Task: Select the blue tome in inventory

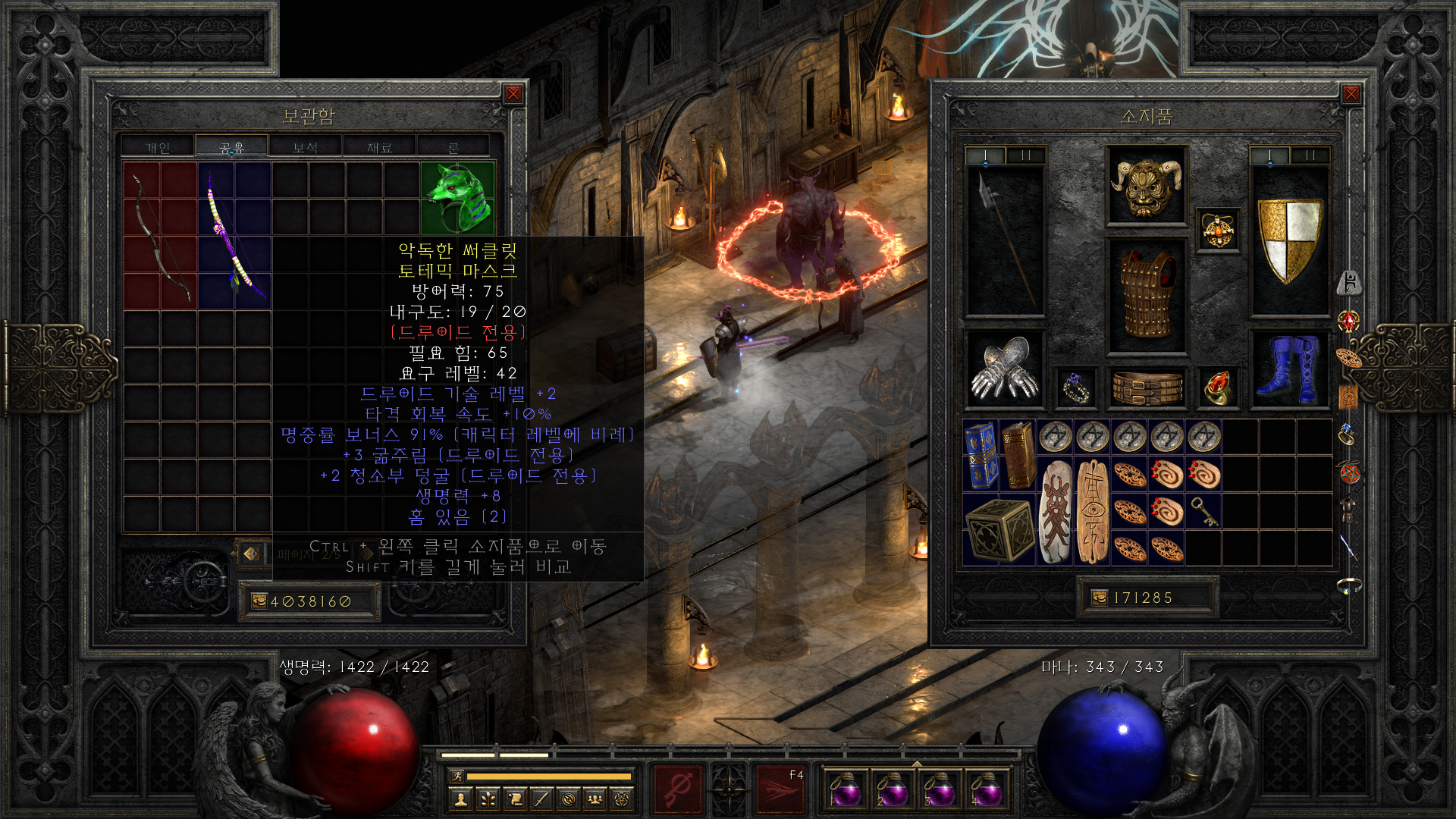Action: pyautogui.click(x=980, y=455)
